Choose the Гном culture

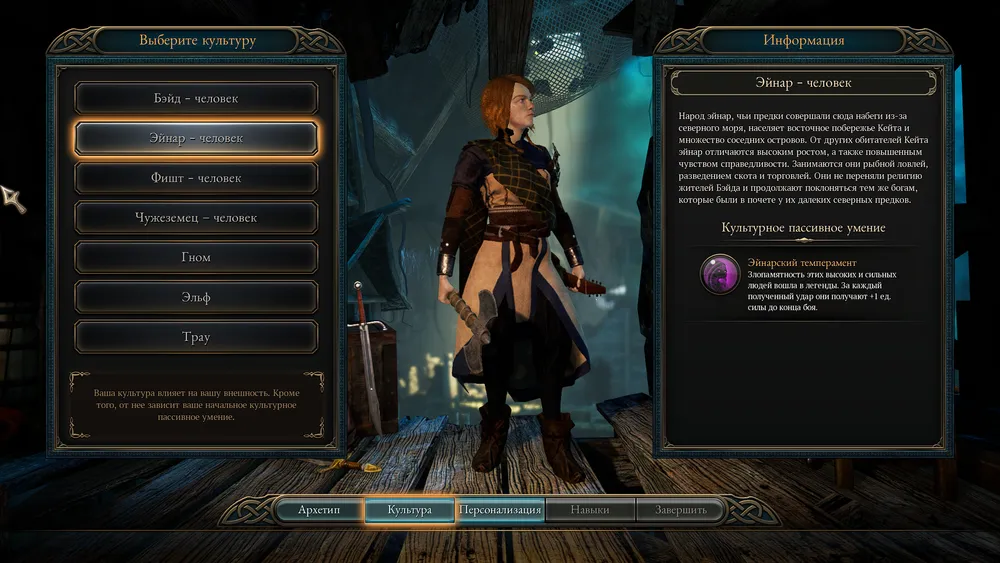pyautogui.click(x=196, y=257)
